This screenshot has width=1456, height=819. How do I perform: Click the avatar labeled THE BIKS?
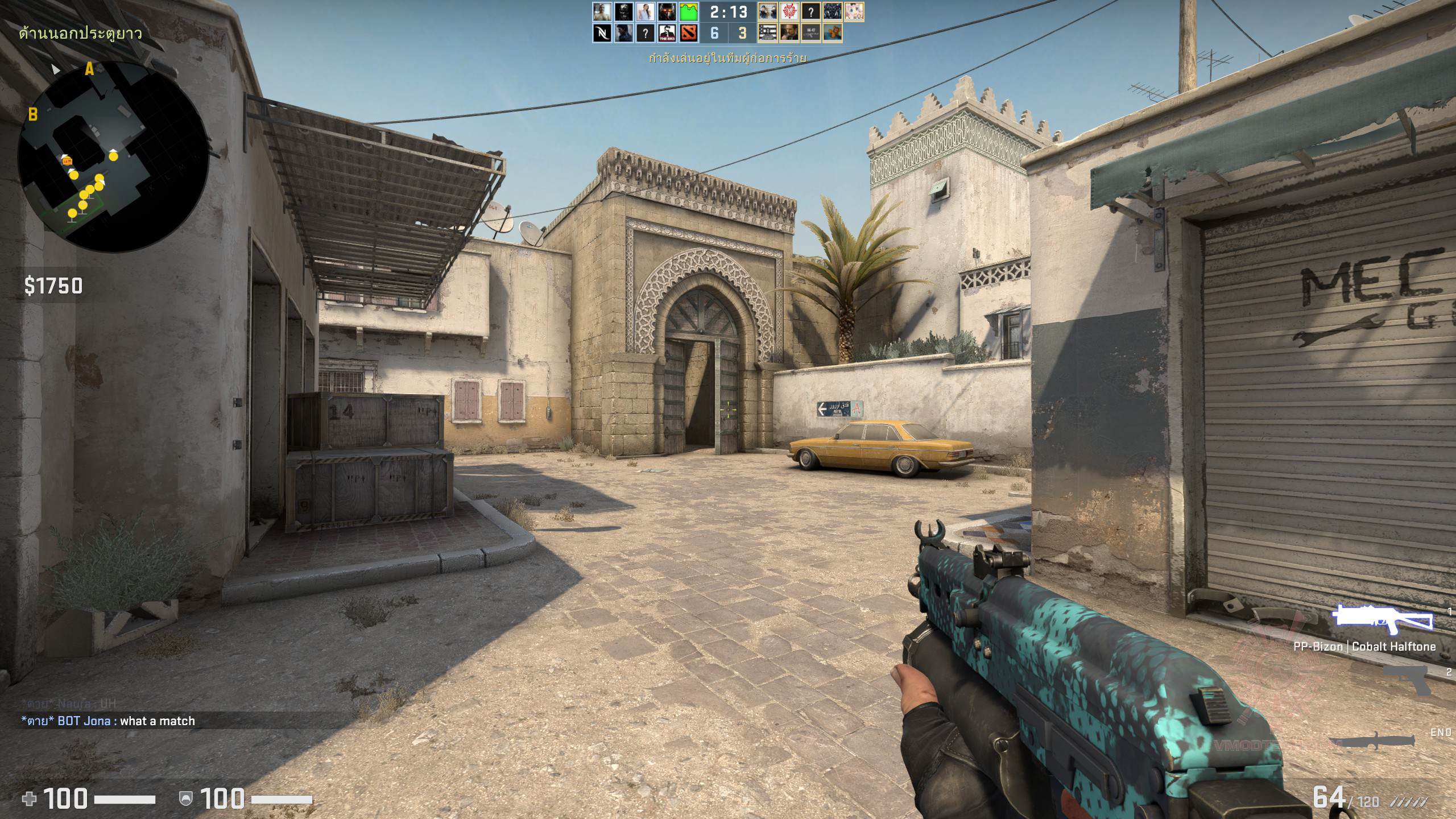point(667,33)
